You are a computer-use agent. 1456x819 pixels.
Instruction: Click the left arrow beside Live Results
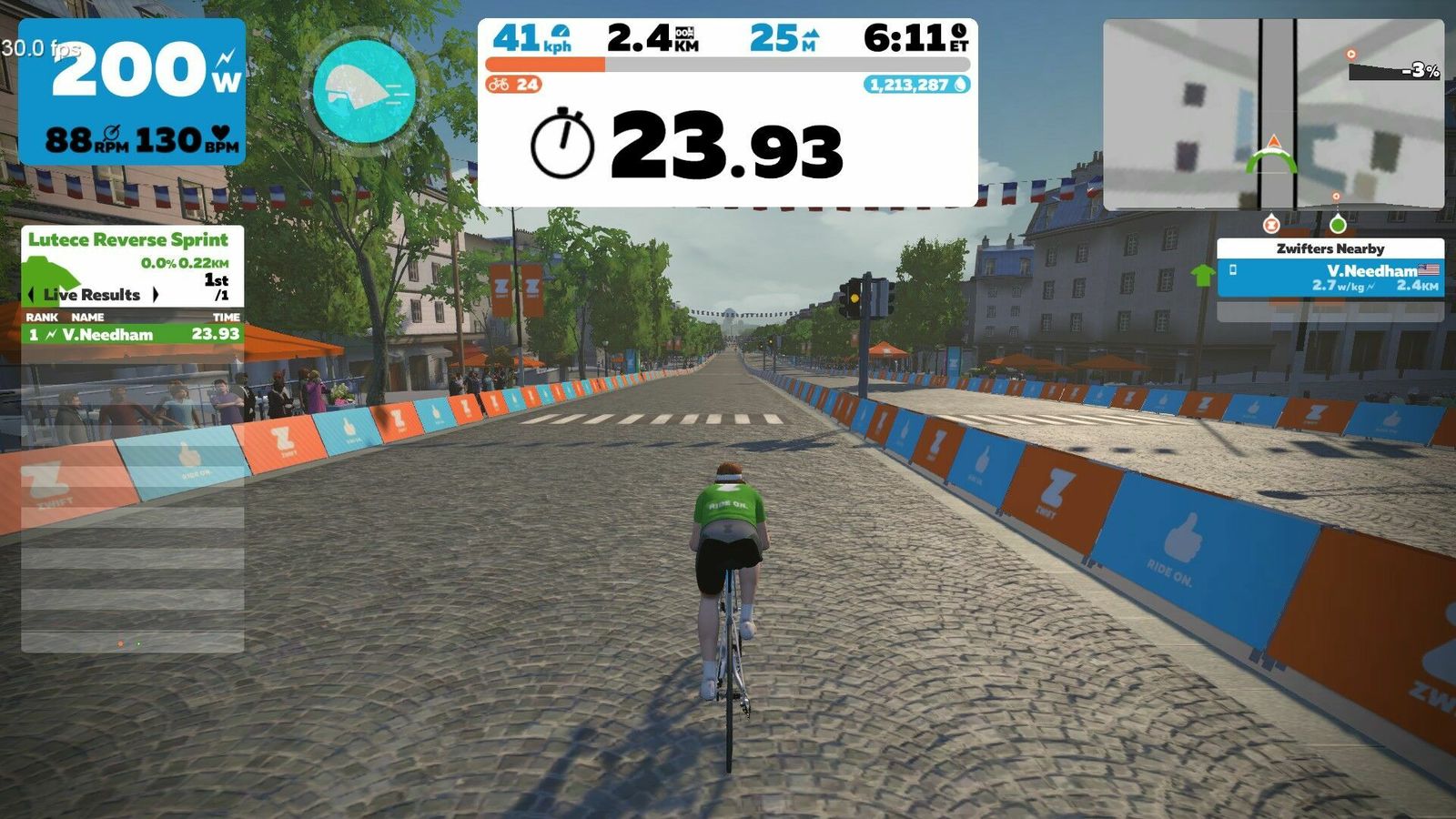point(31,295)
